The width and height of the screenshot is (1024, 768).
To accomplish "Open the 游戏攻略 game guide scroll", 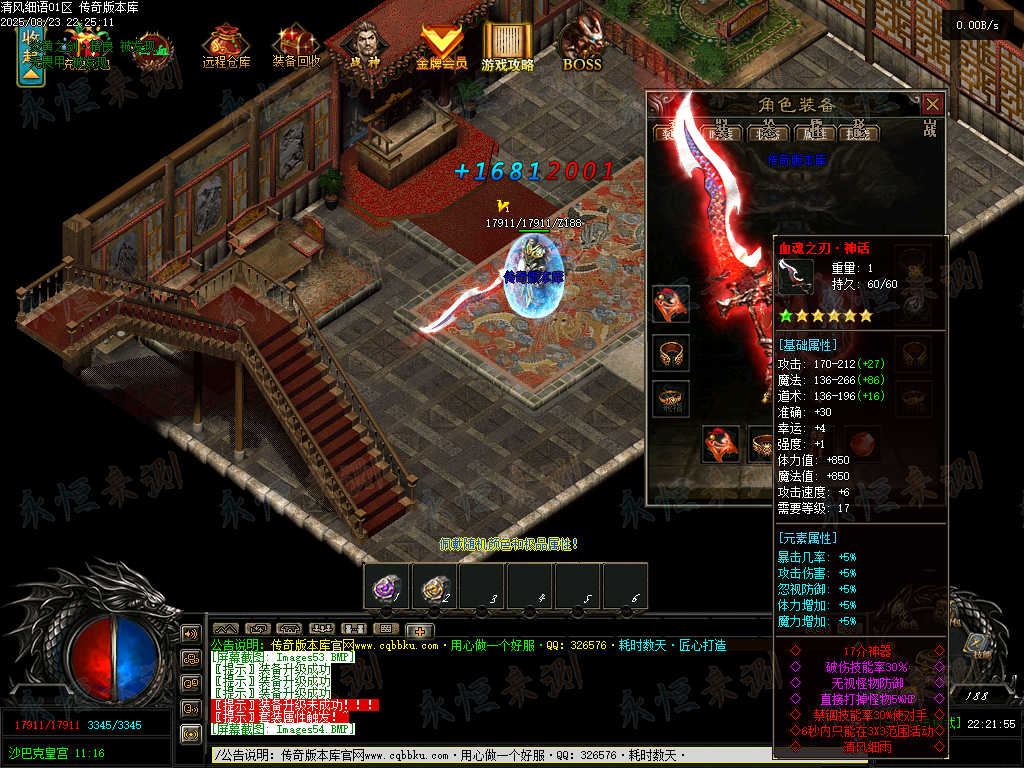I will pyautogui.click(x=508, y=47).
